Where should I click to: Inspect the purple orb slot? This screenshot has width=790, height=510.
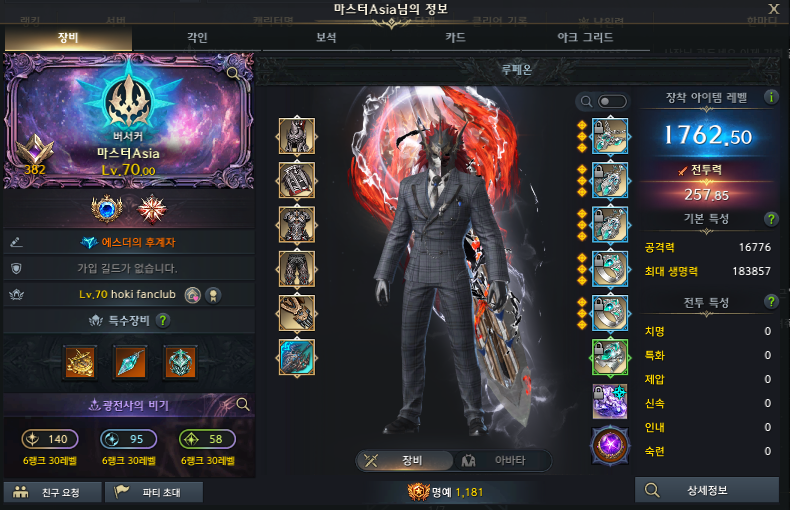610,443
